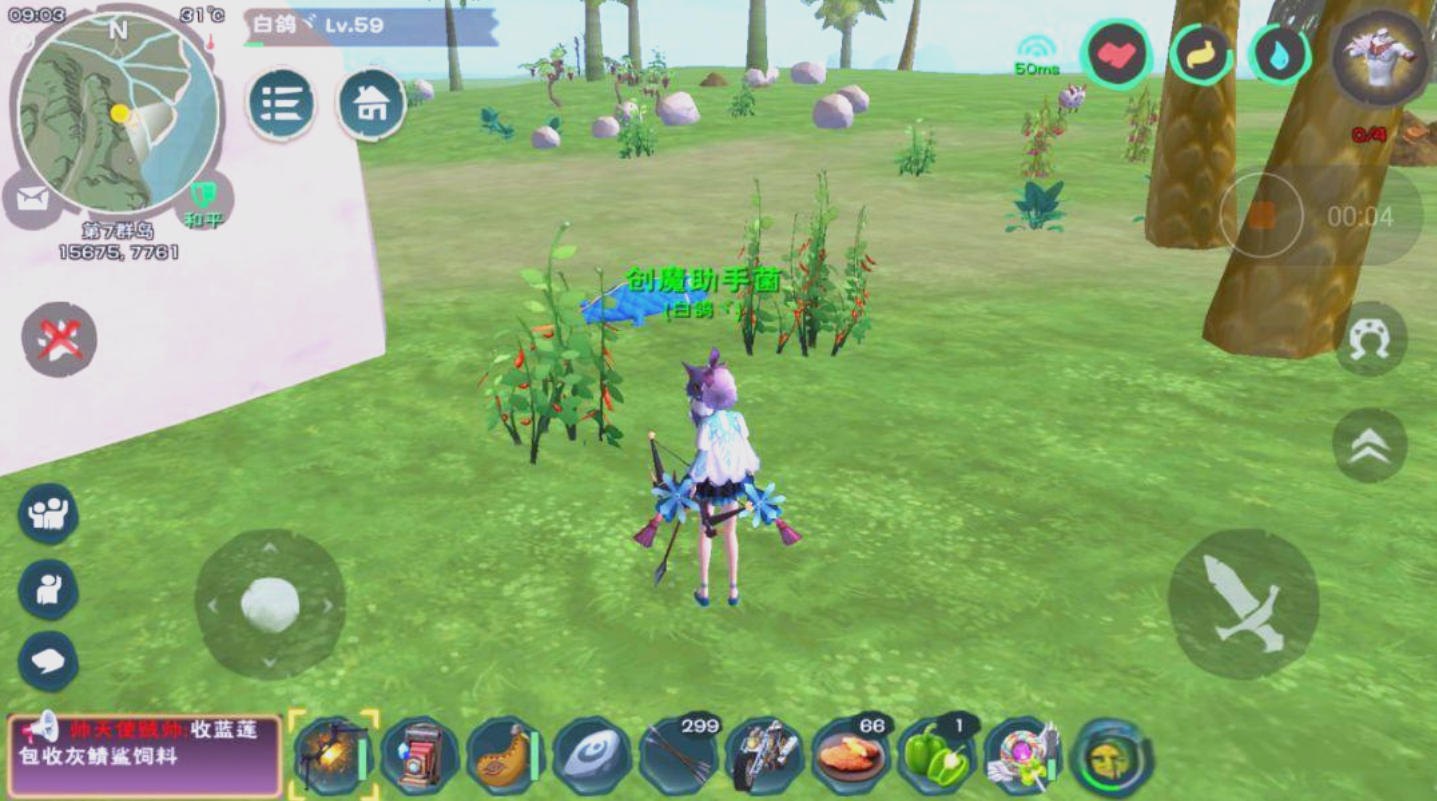
Task: Select the red camera hotbar slot
Action: click(x=420, y=757)
